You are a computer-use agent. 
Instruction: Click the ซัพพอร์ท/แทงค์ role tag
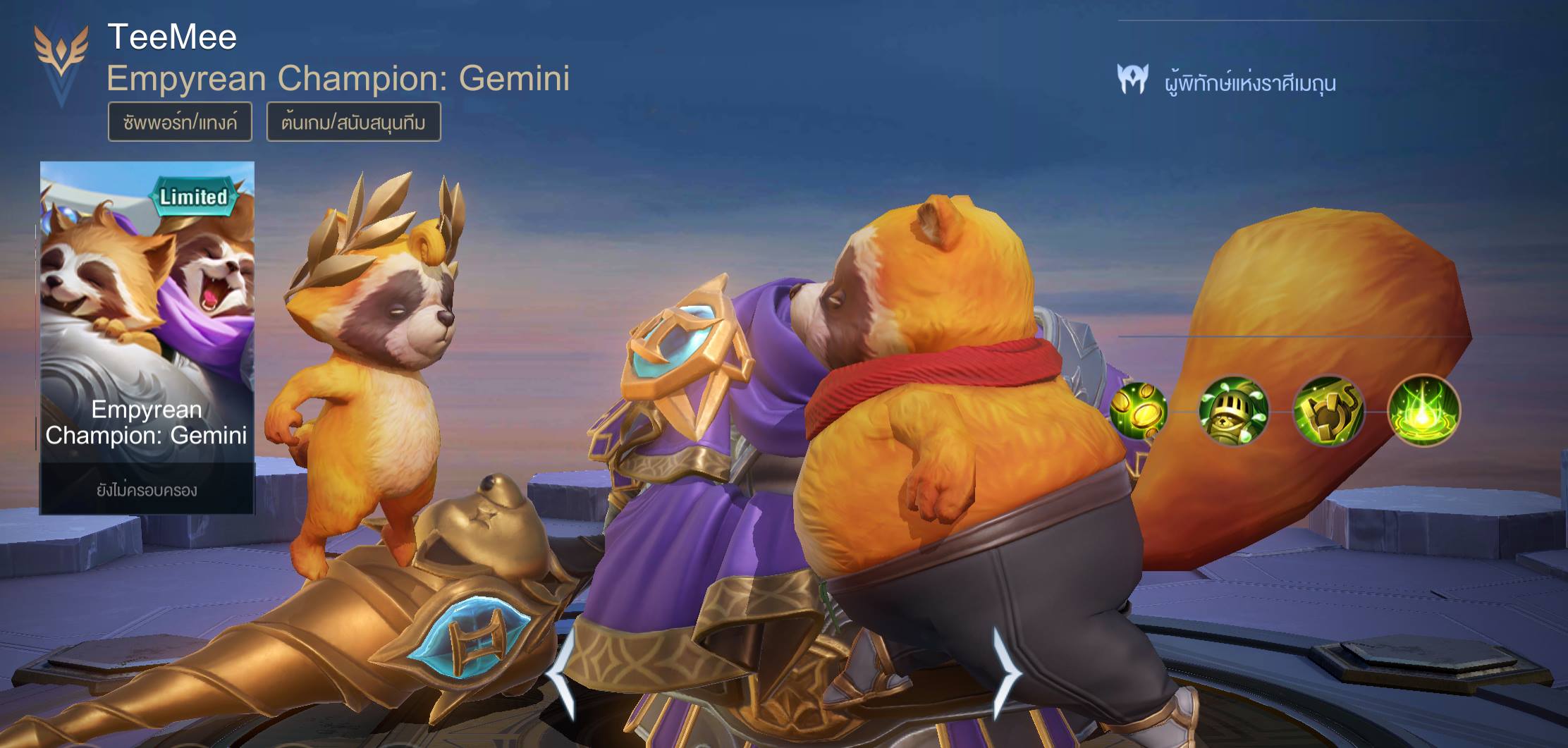[180, 122]
